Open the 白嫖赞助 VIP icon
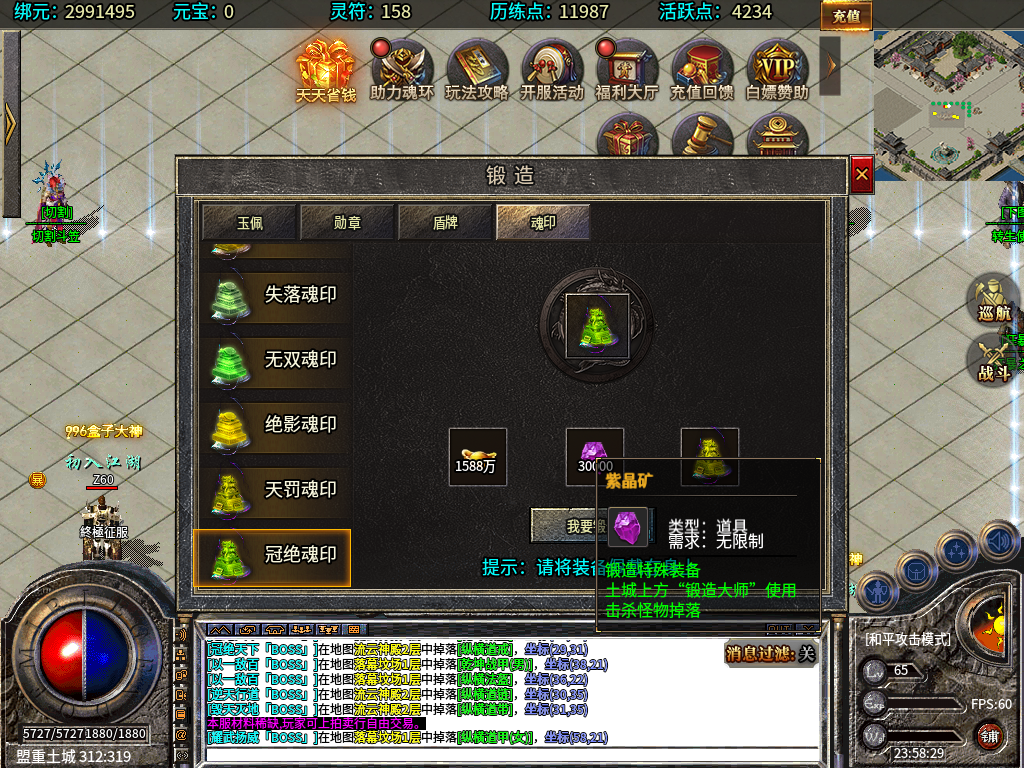The height and width of the screenshot is (768, 1024). [x=777, y=70]
